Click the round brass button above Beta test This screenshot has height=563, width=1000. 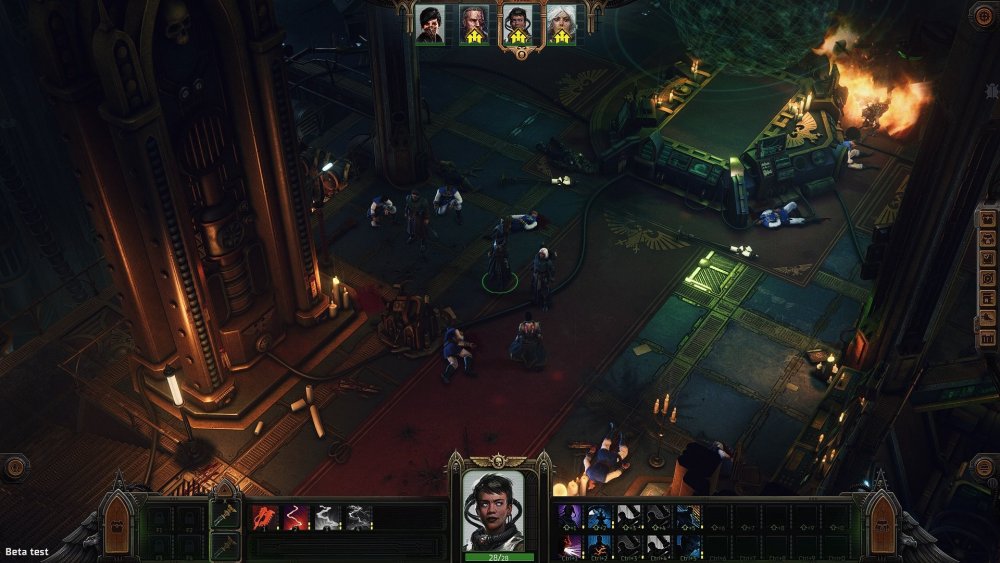click(x=14, y=467)
